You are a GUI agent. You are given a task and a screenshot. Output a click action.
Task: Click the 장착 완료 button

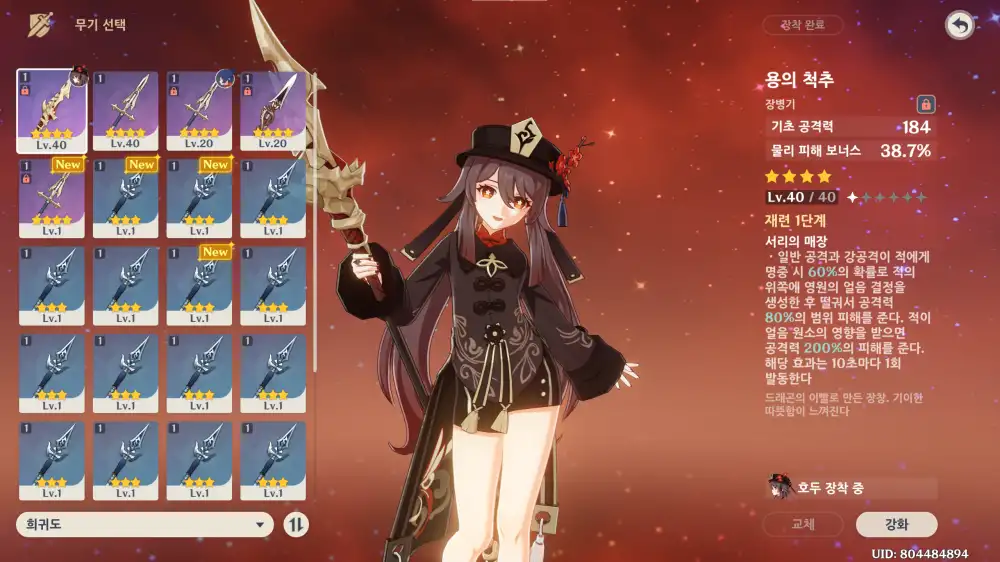click(x=802, y=26)
